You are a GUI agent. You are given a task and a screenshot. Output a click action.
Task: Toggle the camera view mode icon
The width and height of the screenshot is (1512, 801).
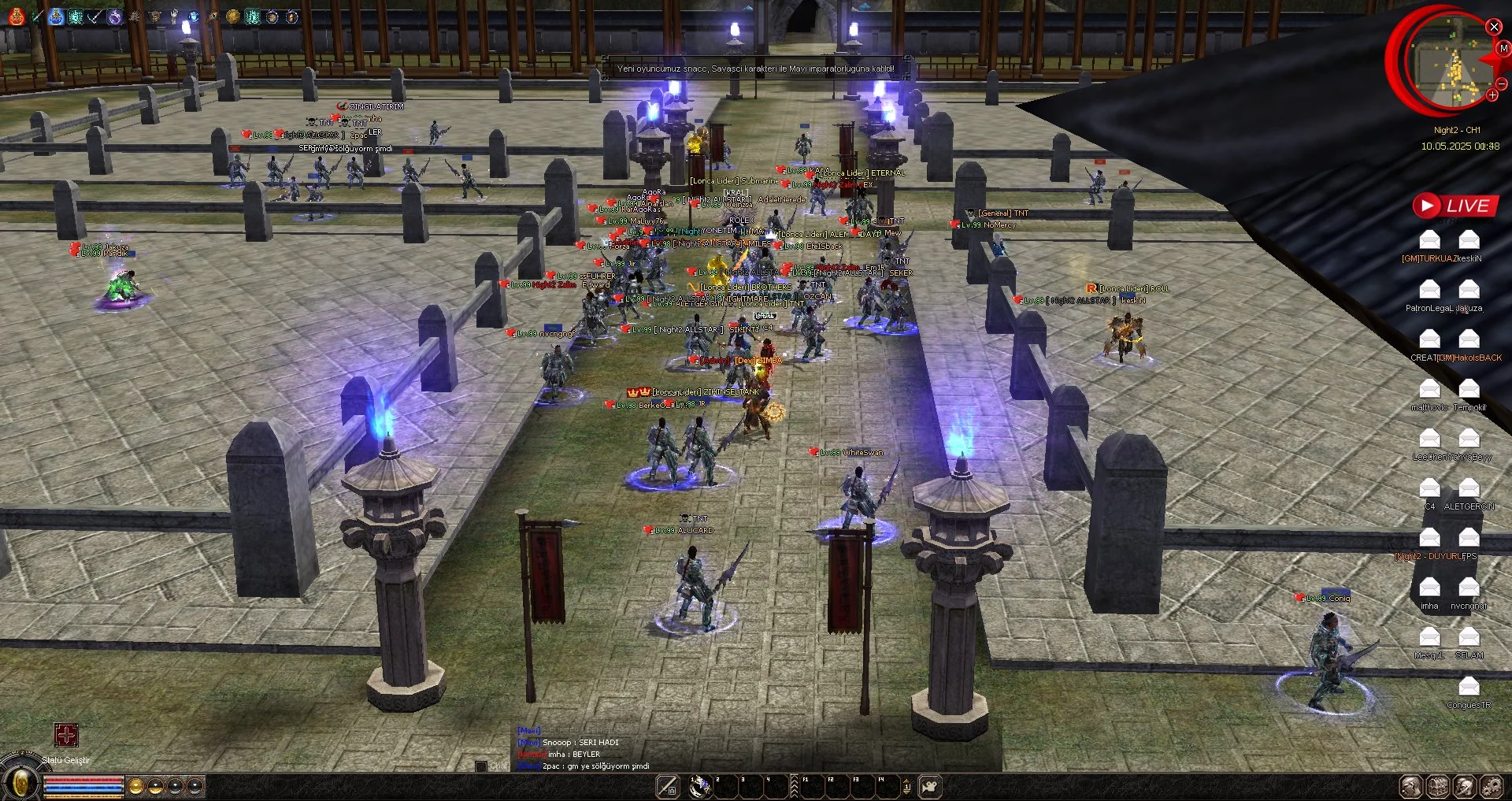point(930,786)
